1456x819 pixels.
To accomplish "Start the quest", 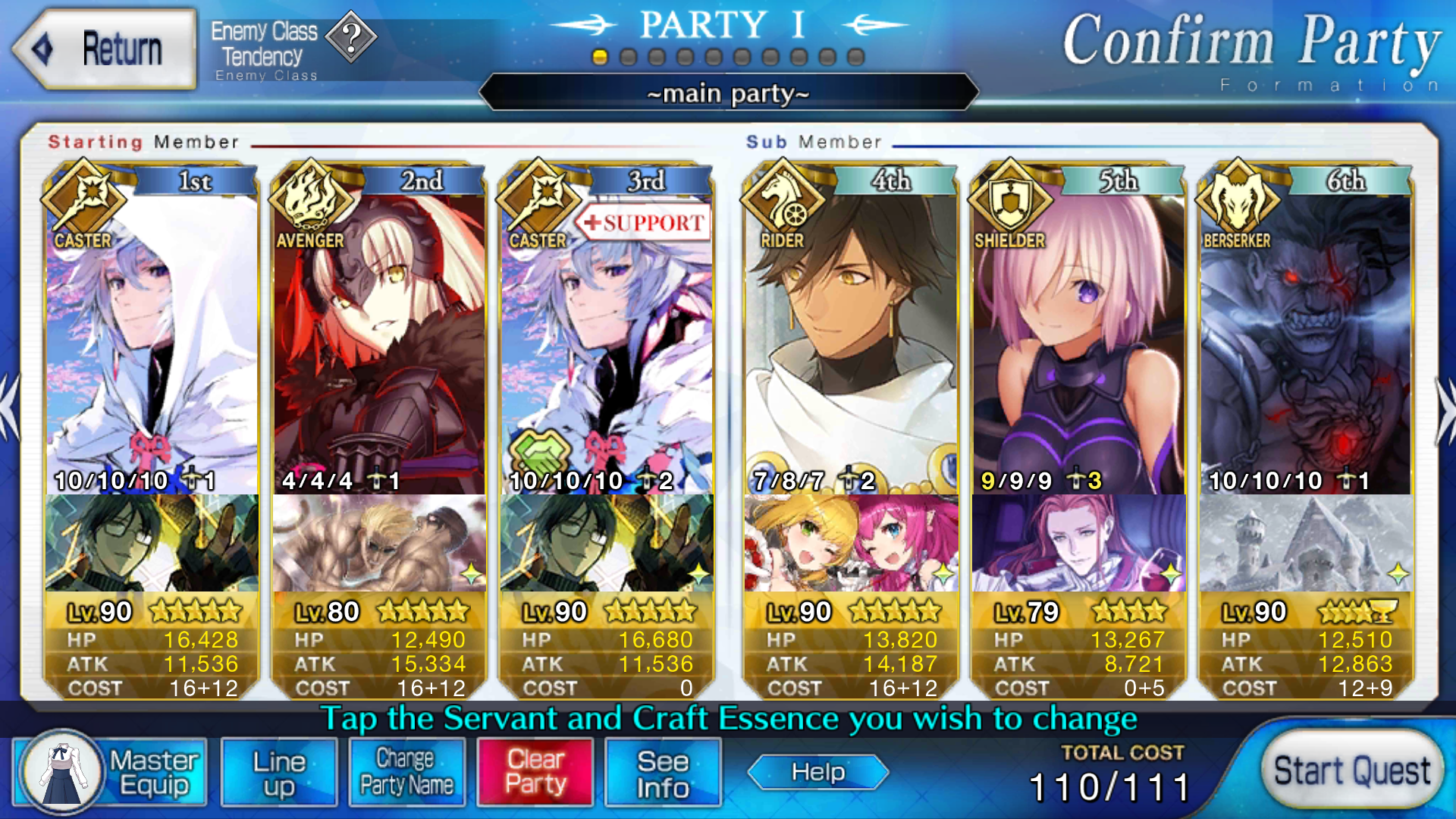I will coord(1352,771).
